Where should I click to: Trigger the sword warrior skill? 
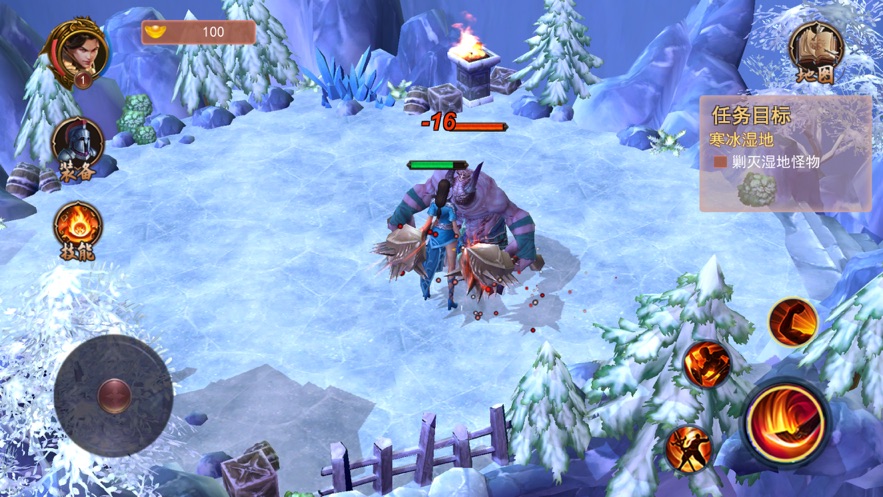click(689, 448)
